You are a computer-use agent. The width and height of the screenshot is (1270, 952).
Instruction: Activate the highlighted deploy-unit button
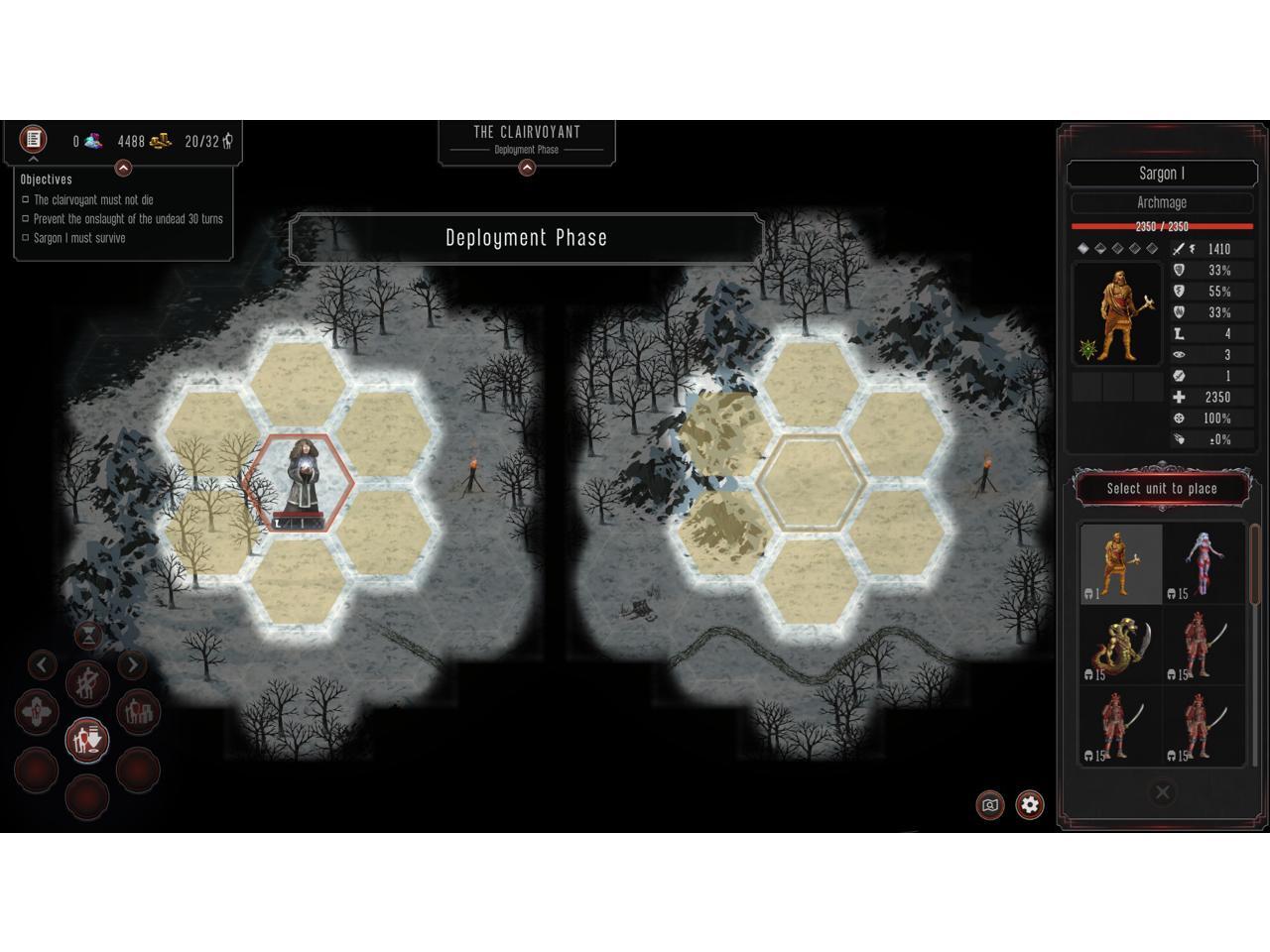pyautogui.click(x=87, y=740)
